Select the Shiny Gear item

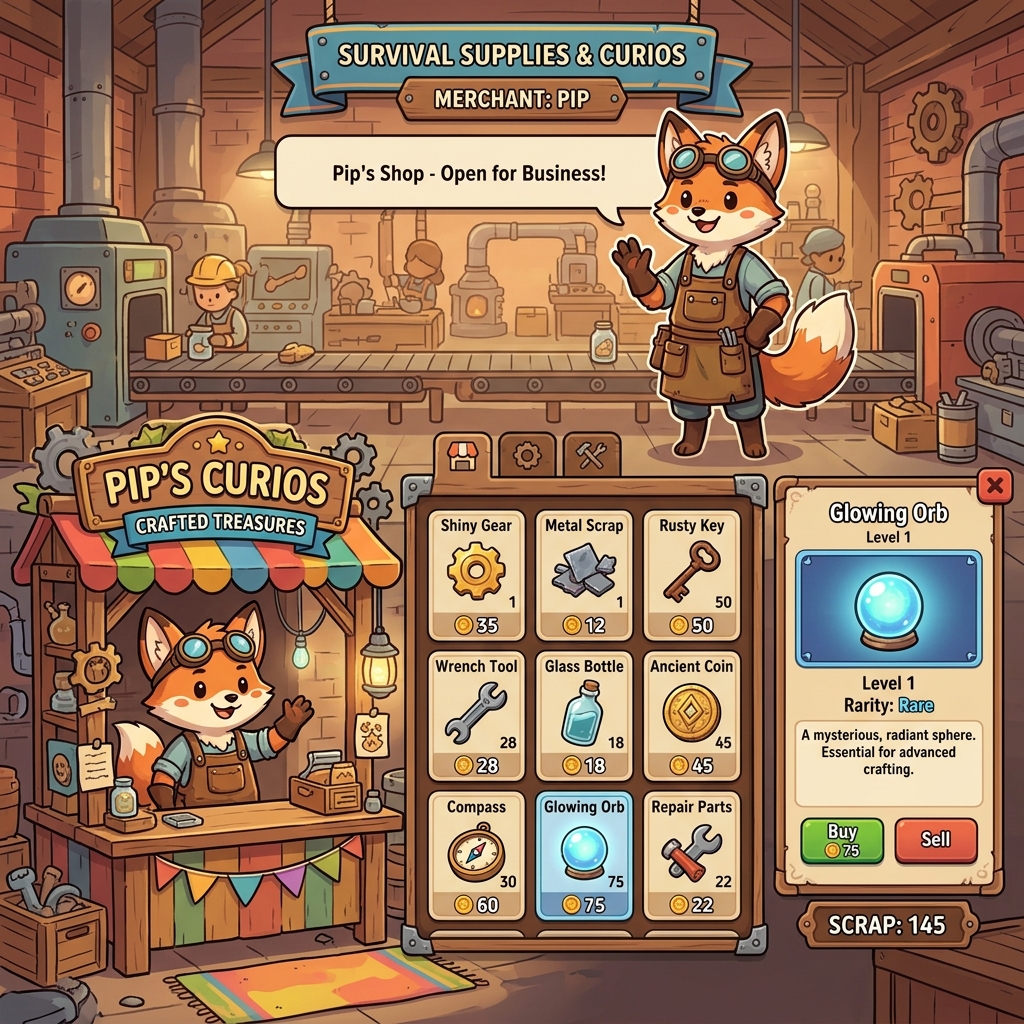[475, 574]
